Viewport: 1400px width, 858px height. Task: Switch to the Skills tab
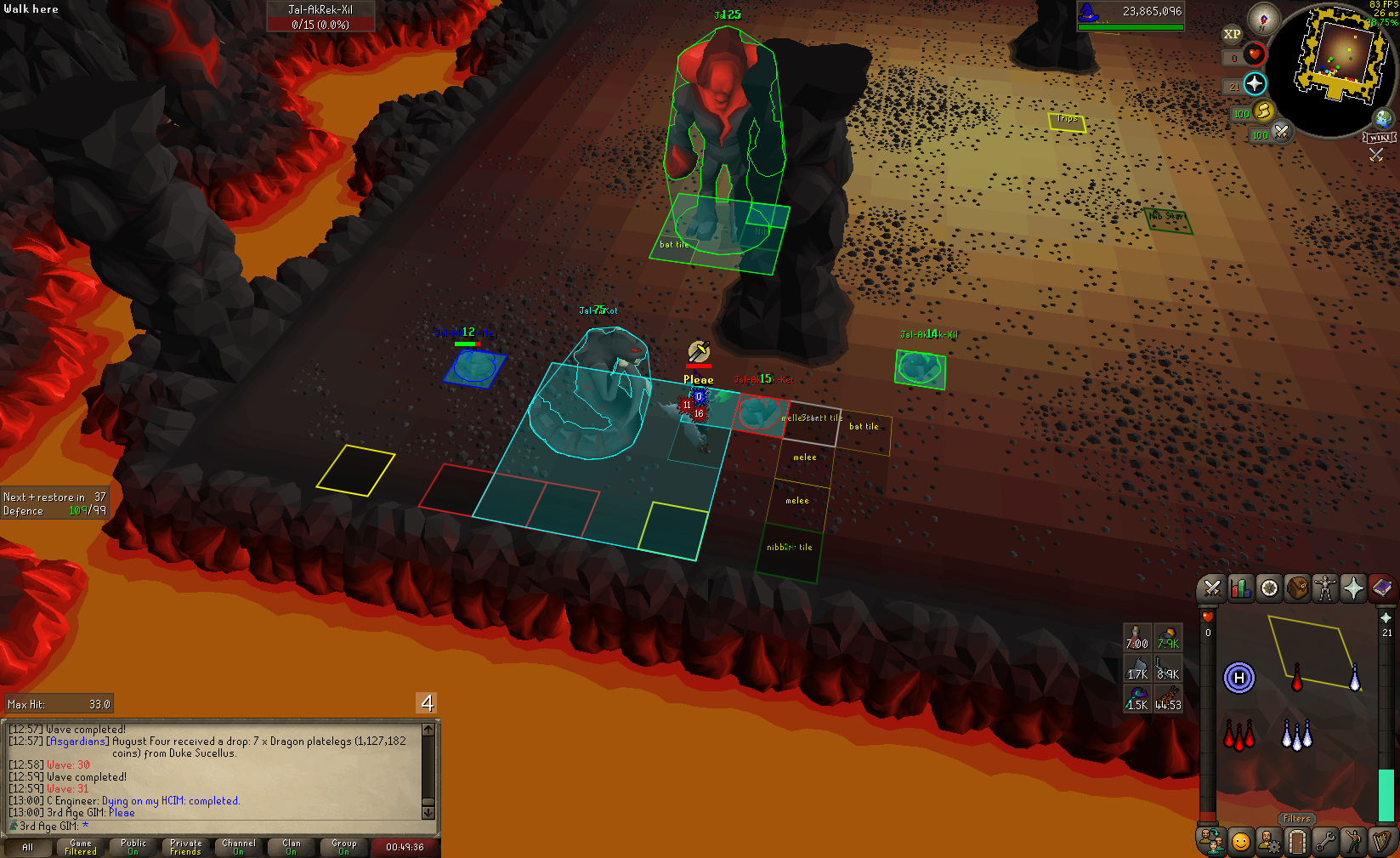click(x=1240, y=588)
